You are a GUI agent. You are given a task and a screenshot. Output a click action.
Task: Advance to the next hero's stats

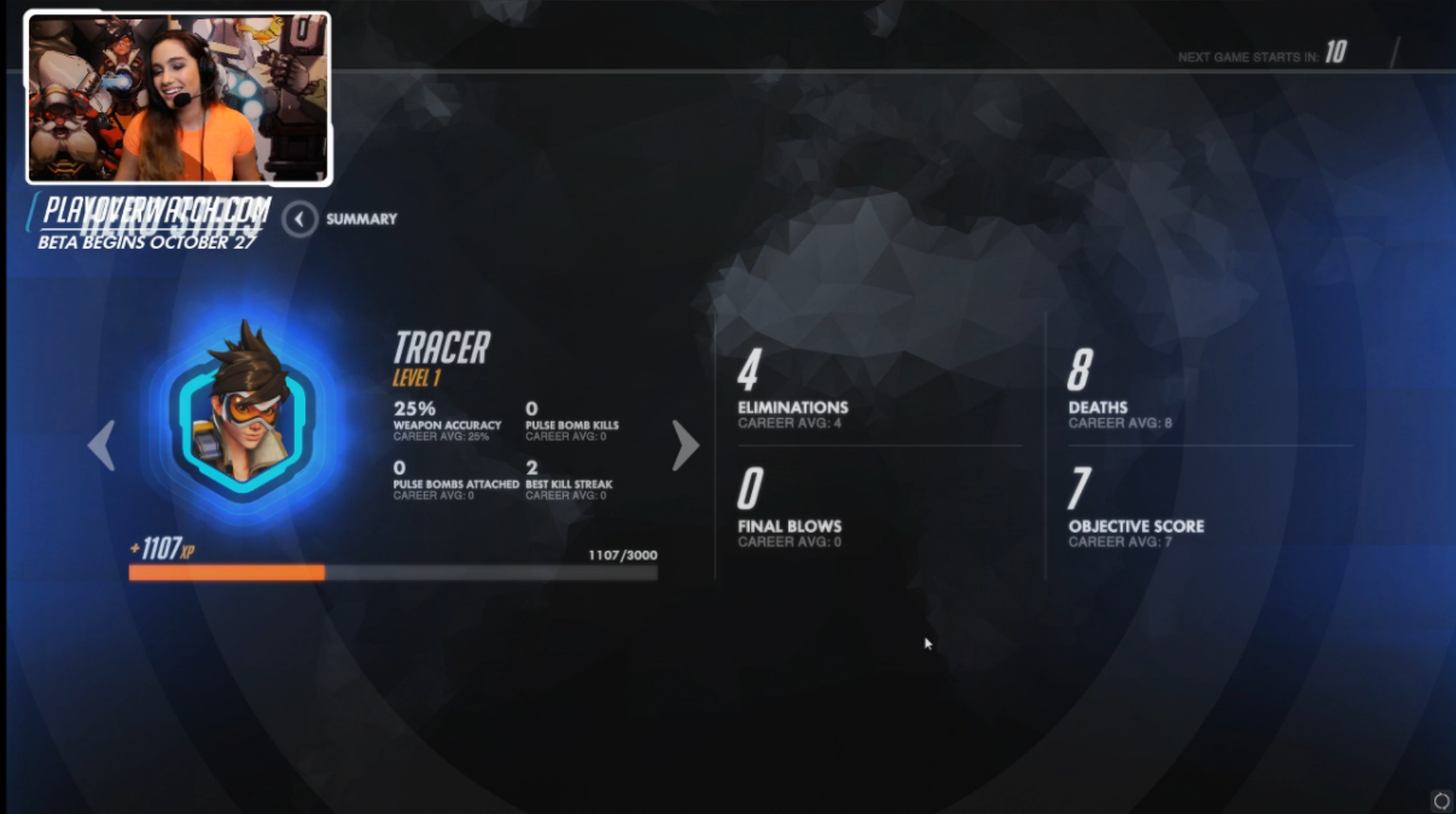tap(685, 445)
